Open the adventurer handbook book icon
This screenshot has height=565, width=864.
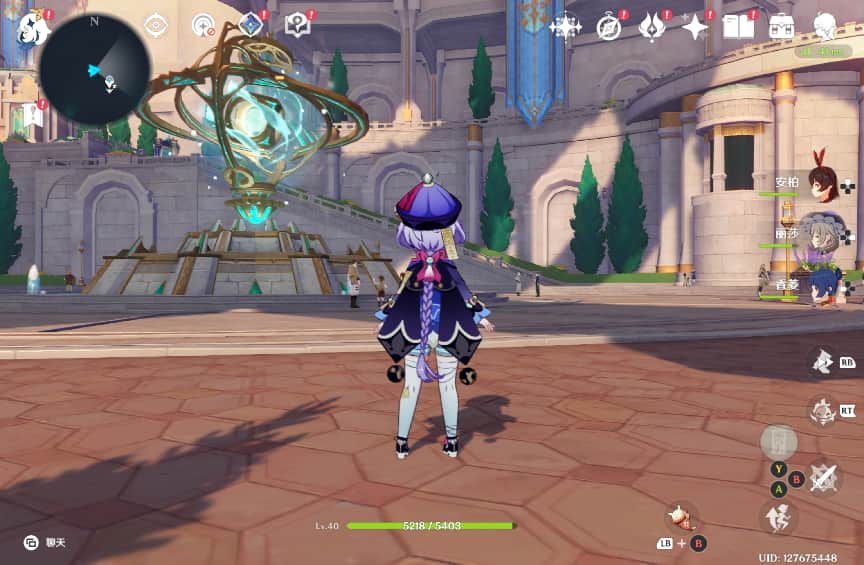(738, 26)
